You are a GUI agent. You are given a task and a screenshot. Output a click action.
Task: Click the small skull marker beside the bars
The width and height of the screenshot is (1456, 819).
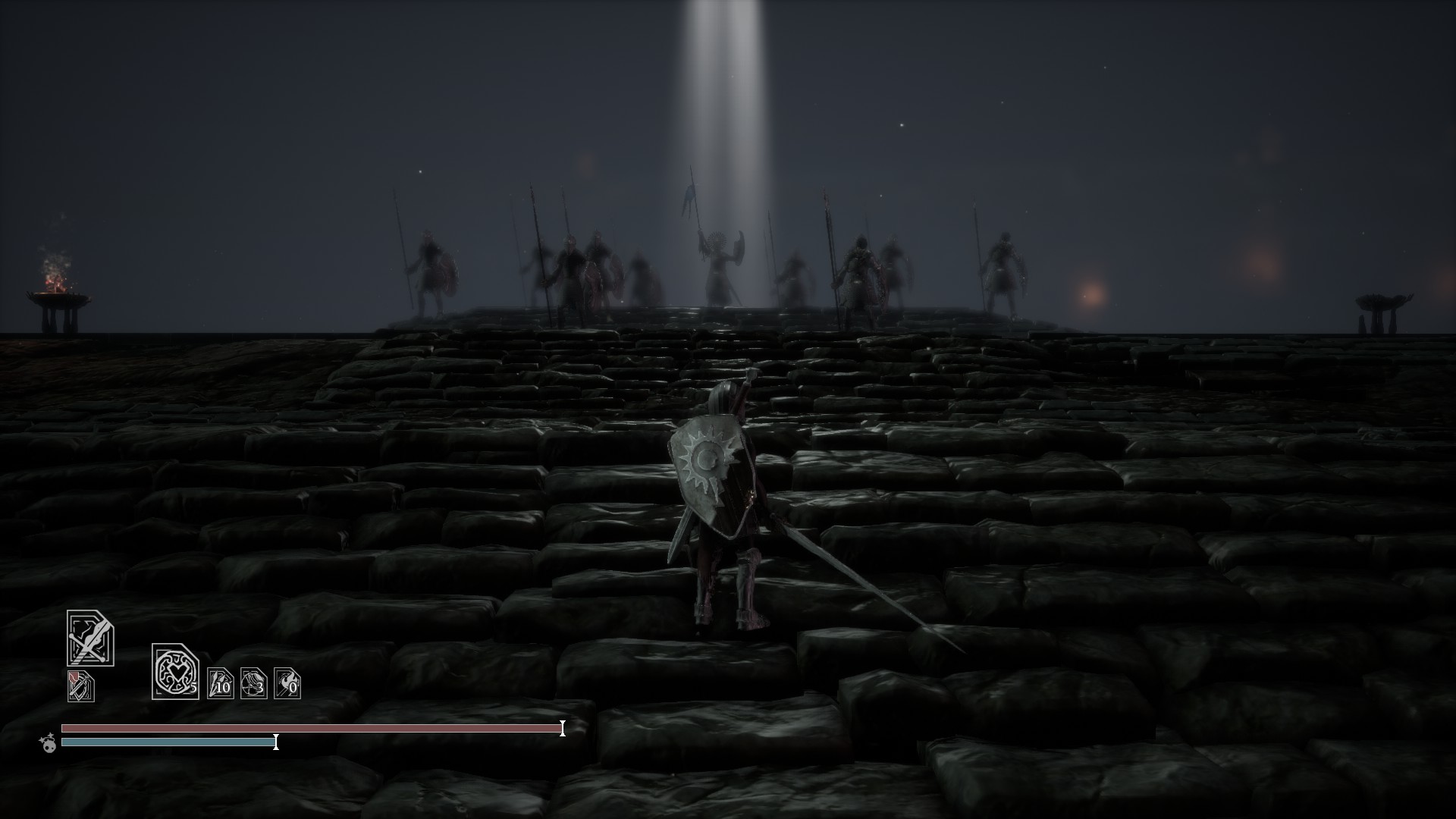click(48, 746)
